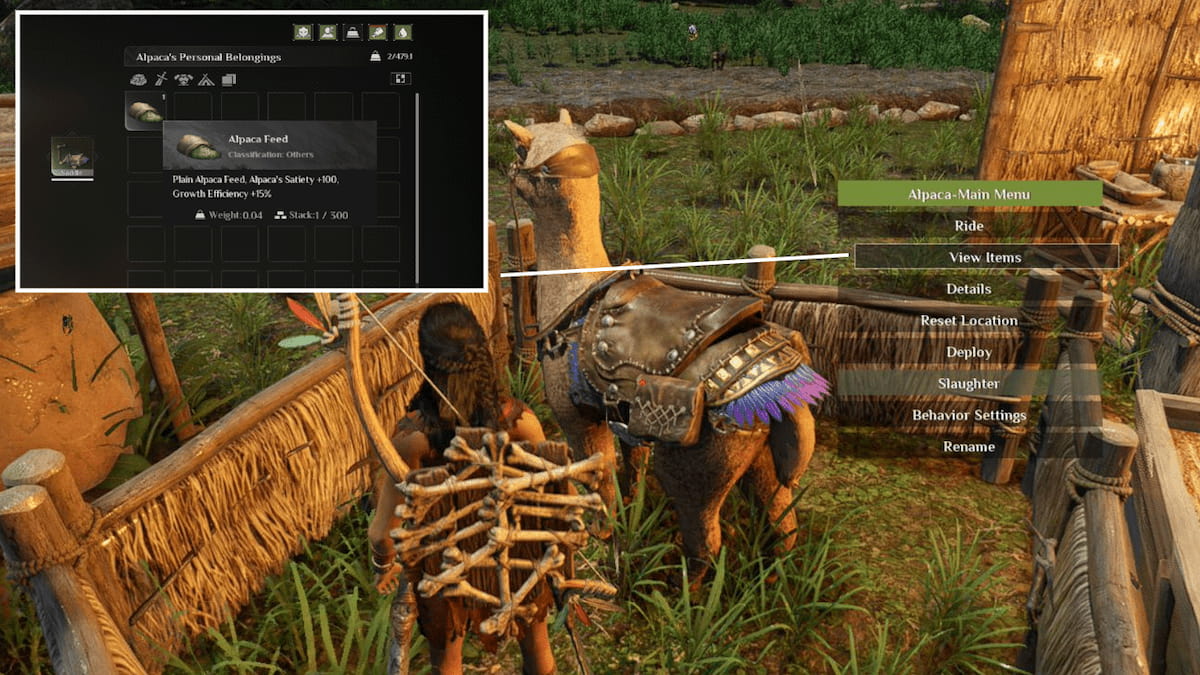Image resolution: width=1200 pixels, height=675 pixels.
Task: Click the water droplet icon above inventory
Action: [x=403, y=32]
